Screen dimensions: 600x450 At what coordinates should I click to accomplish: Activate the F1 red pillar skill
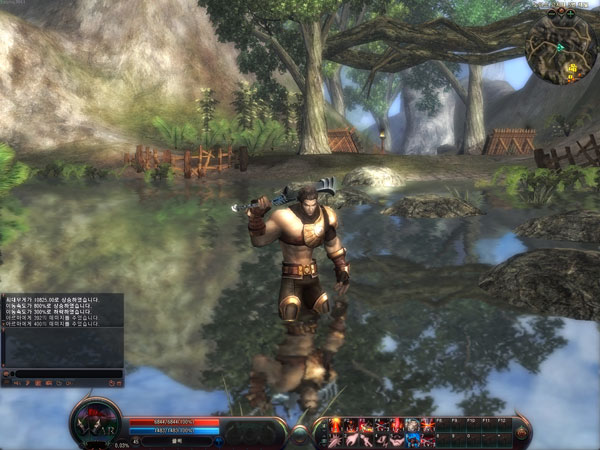(335, 425)
